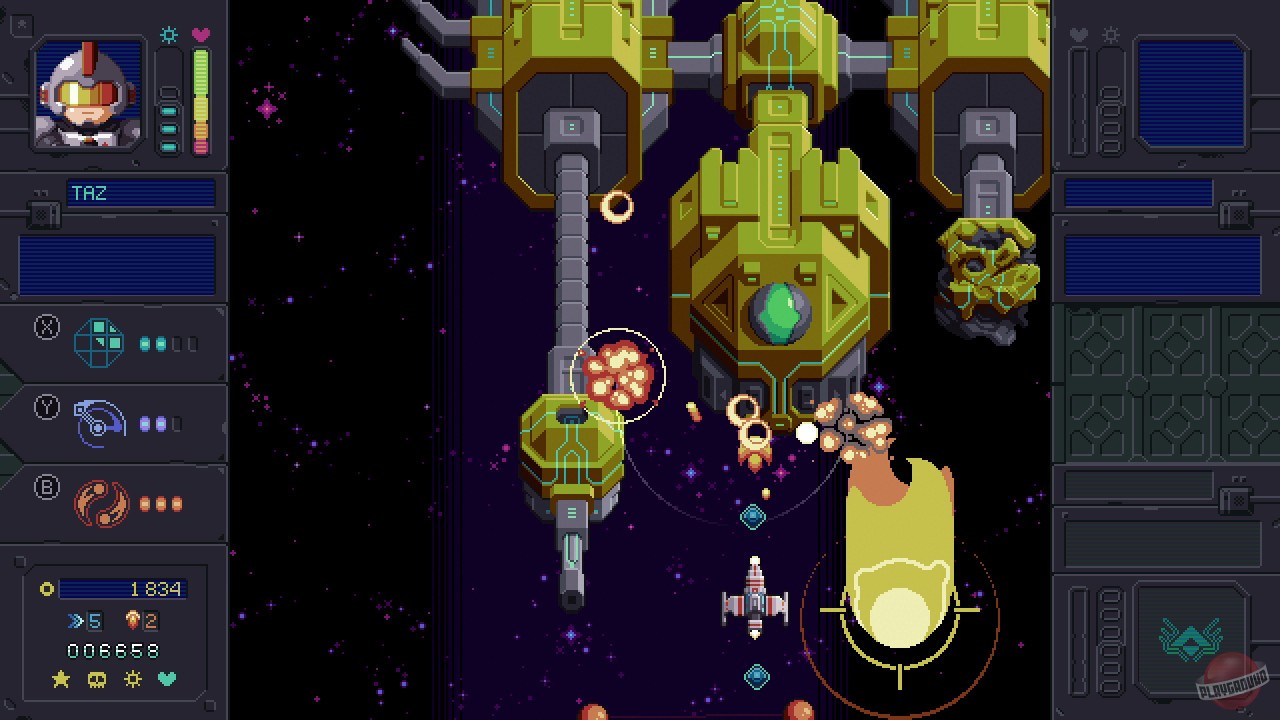
Task: Click the pink heart icon above the health bar
Action: [203, 35]
